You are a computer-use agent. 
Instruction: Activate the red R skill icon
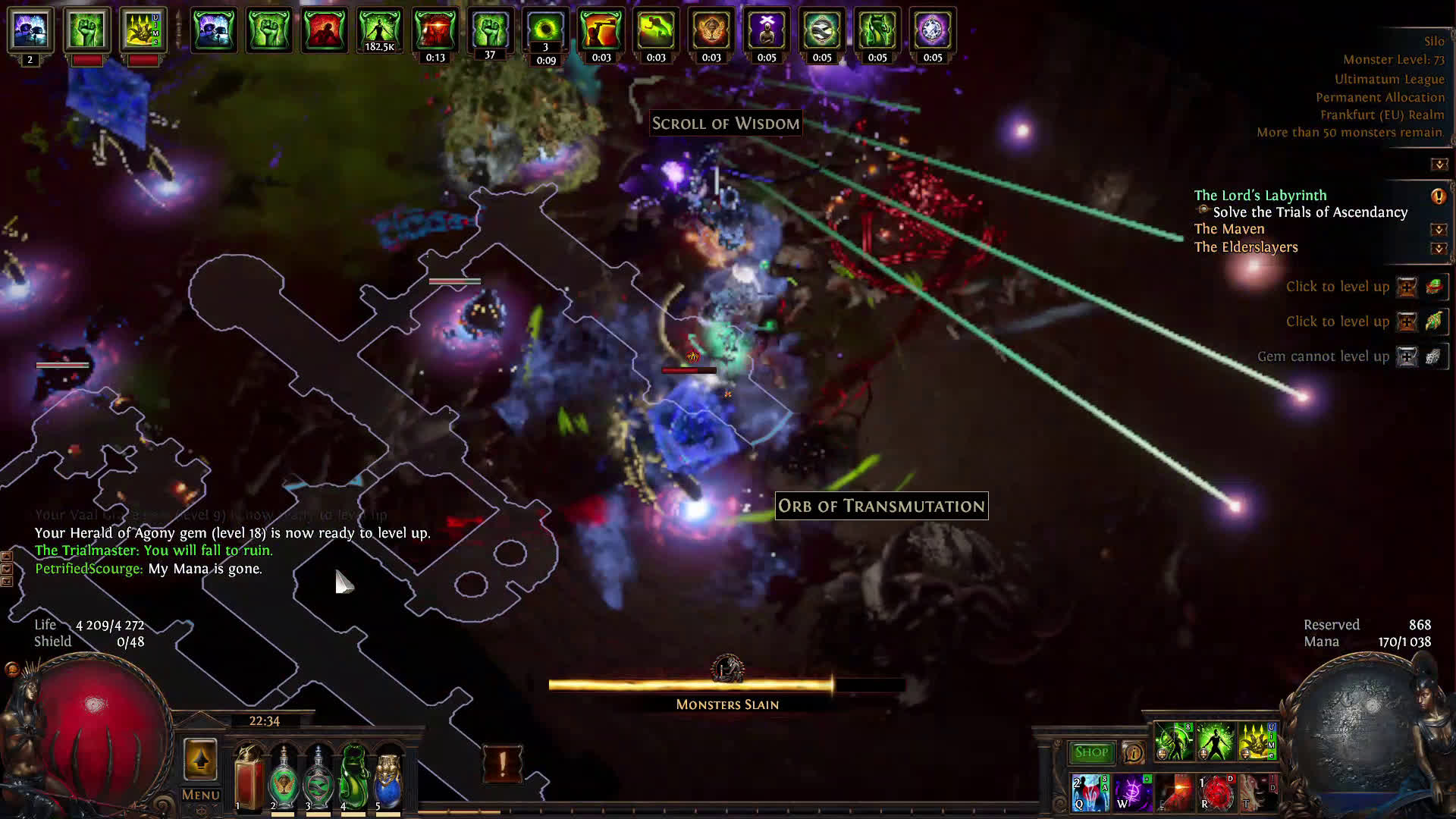point(1216,792)
